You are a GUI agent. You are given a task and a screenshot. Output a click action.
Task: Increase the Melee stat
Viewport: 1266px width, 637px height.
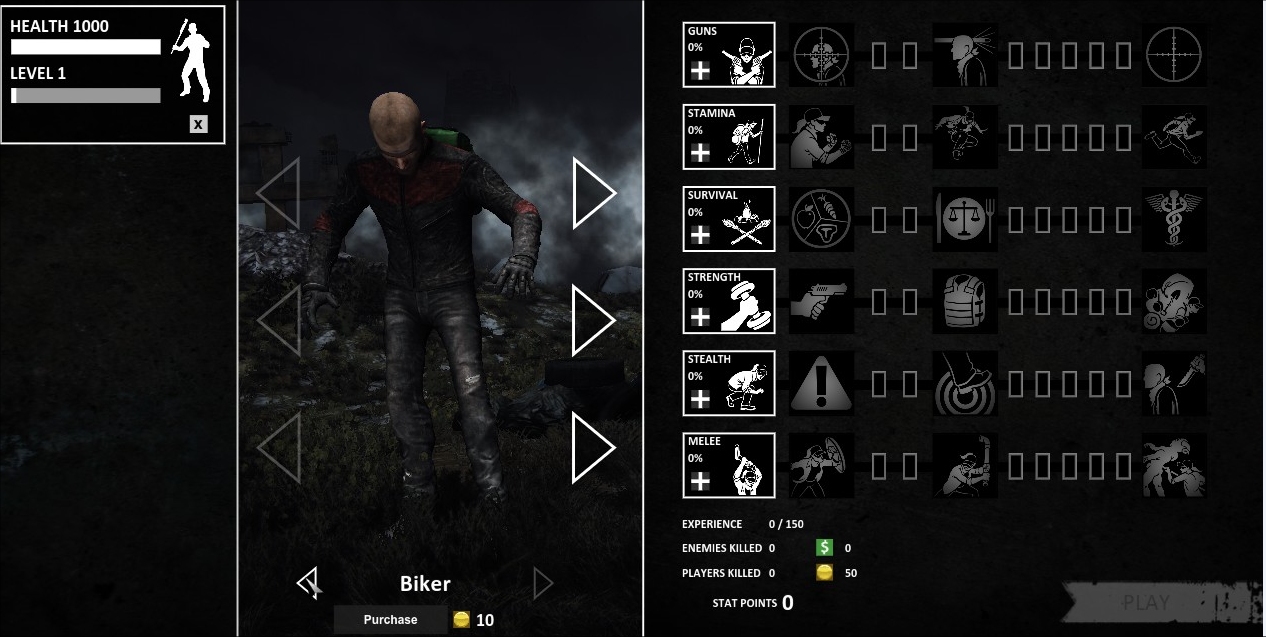tap(700, 480)
